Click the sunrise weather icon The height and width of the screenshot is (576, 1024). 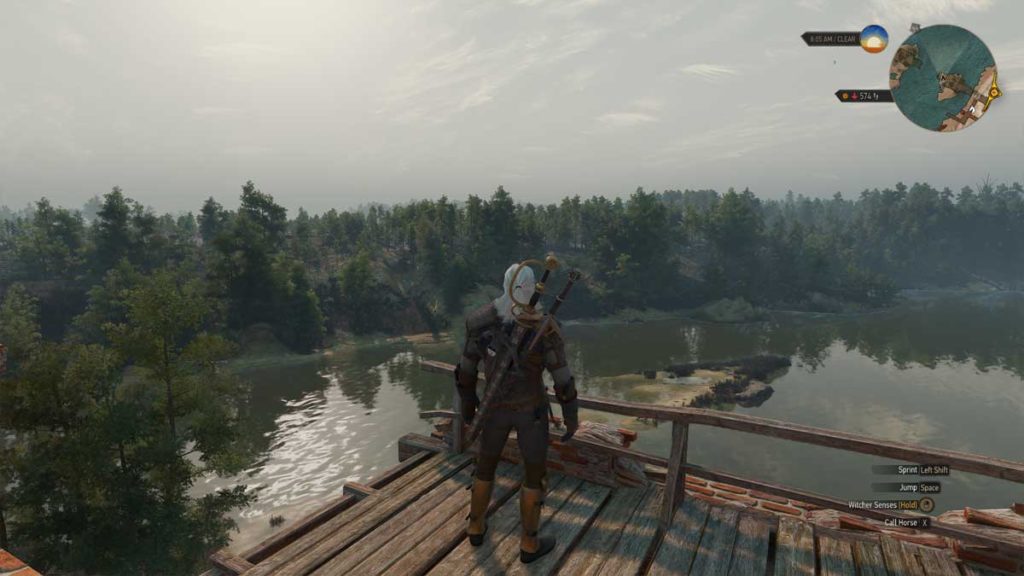874,39
